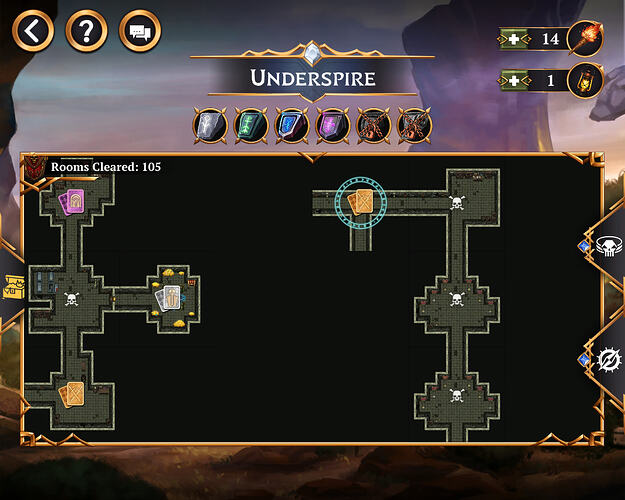Open the question mark help button
The width and height of the screenshot is (625, 500).
point(87,31)
